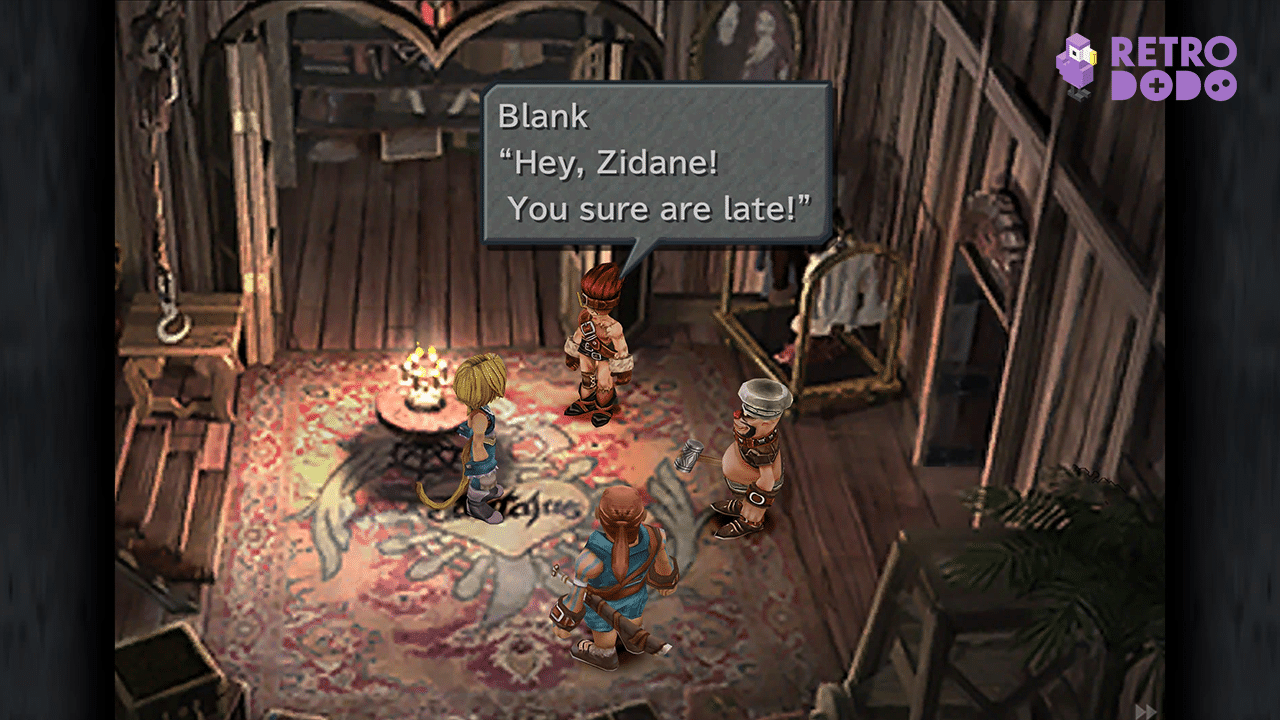The image size is (1280, 720).
Task: Click the speaker name 'Blank' in the dialogue
Action: 543,117
